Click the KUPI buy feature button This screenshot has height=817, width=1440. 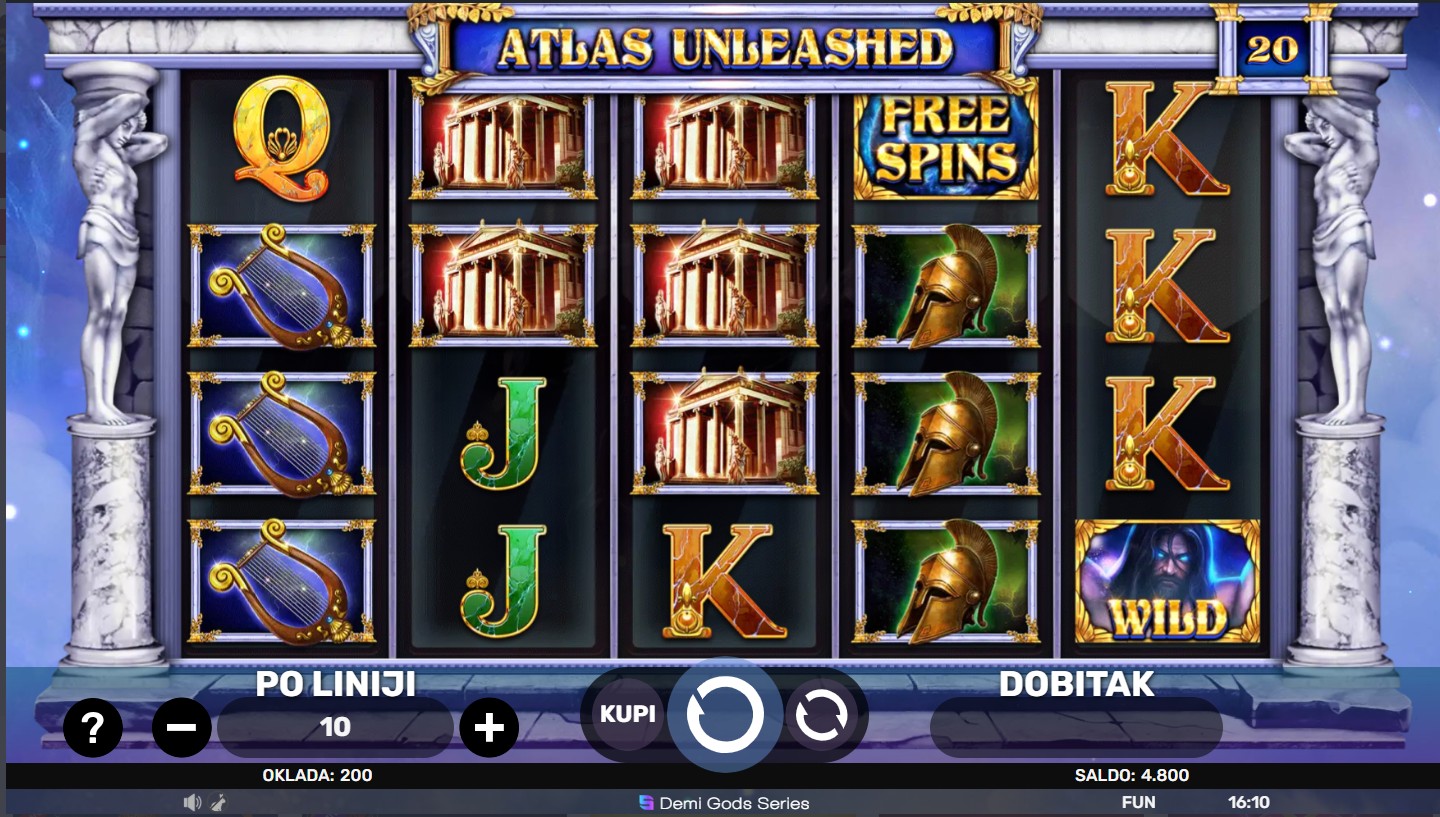tap(628, 714)
